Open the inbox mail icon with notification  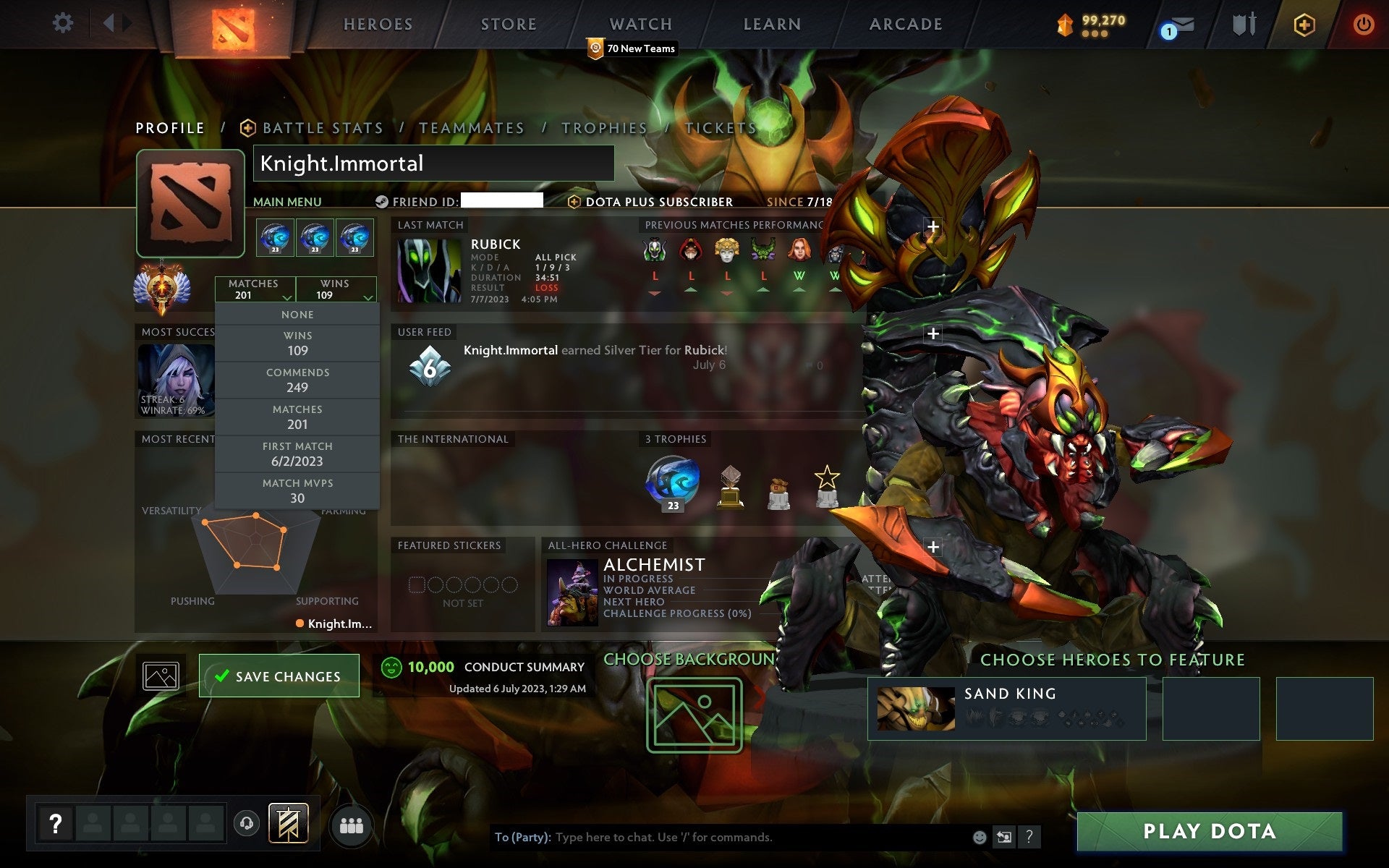click(x=1181, y=25)
